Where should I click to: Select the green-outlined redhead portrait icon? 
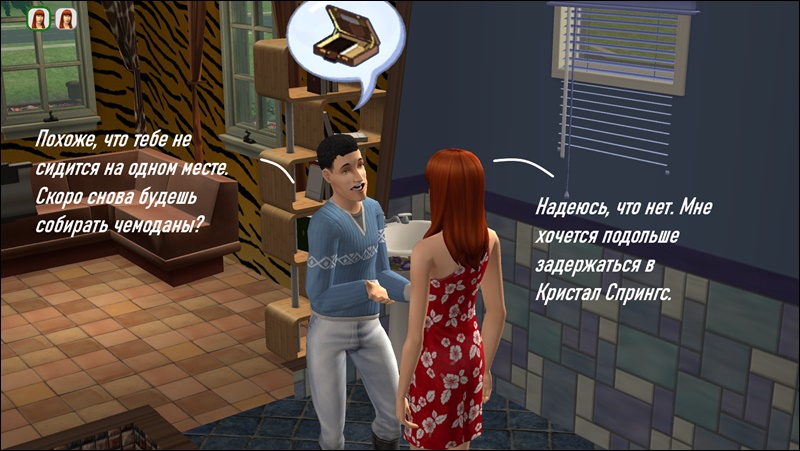(x=39, y=18)
